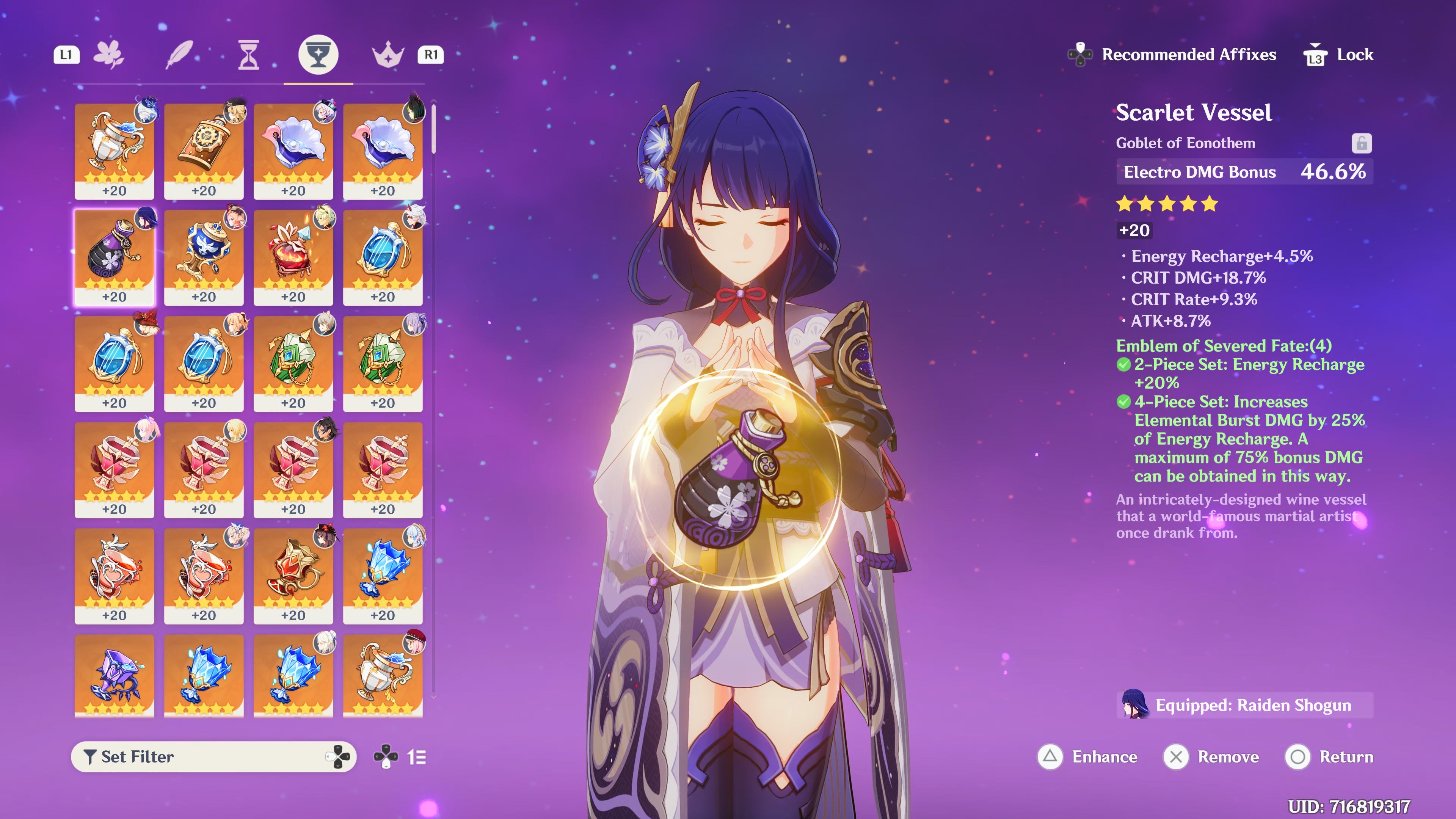Choose the red heart-shaped goblet
The width and height of the screenshot is (1456, 819).
click(293, 257)
